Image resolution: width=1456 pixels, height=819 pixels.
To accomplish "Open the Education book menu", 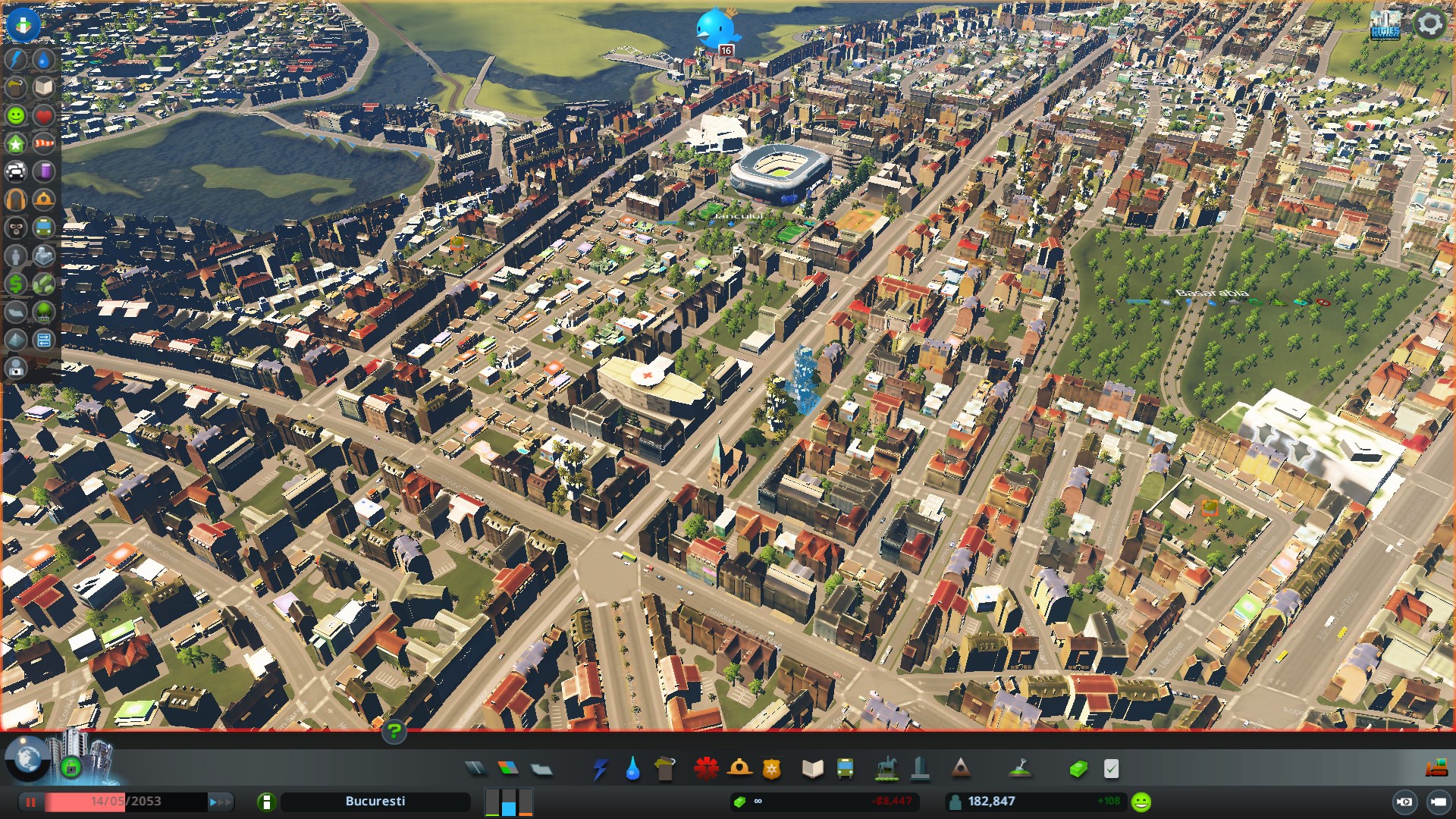I will (812, 769).
